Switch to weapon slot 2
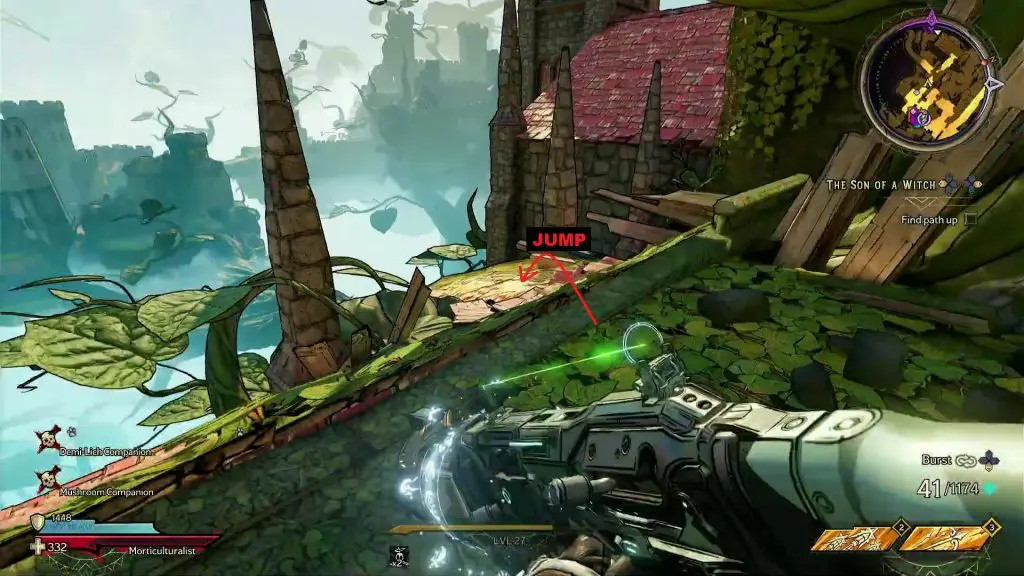 tap(851, 539)
